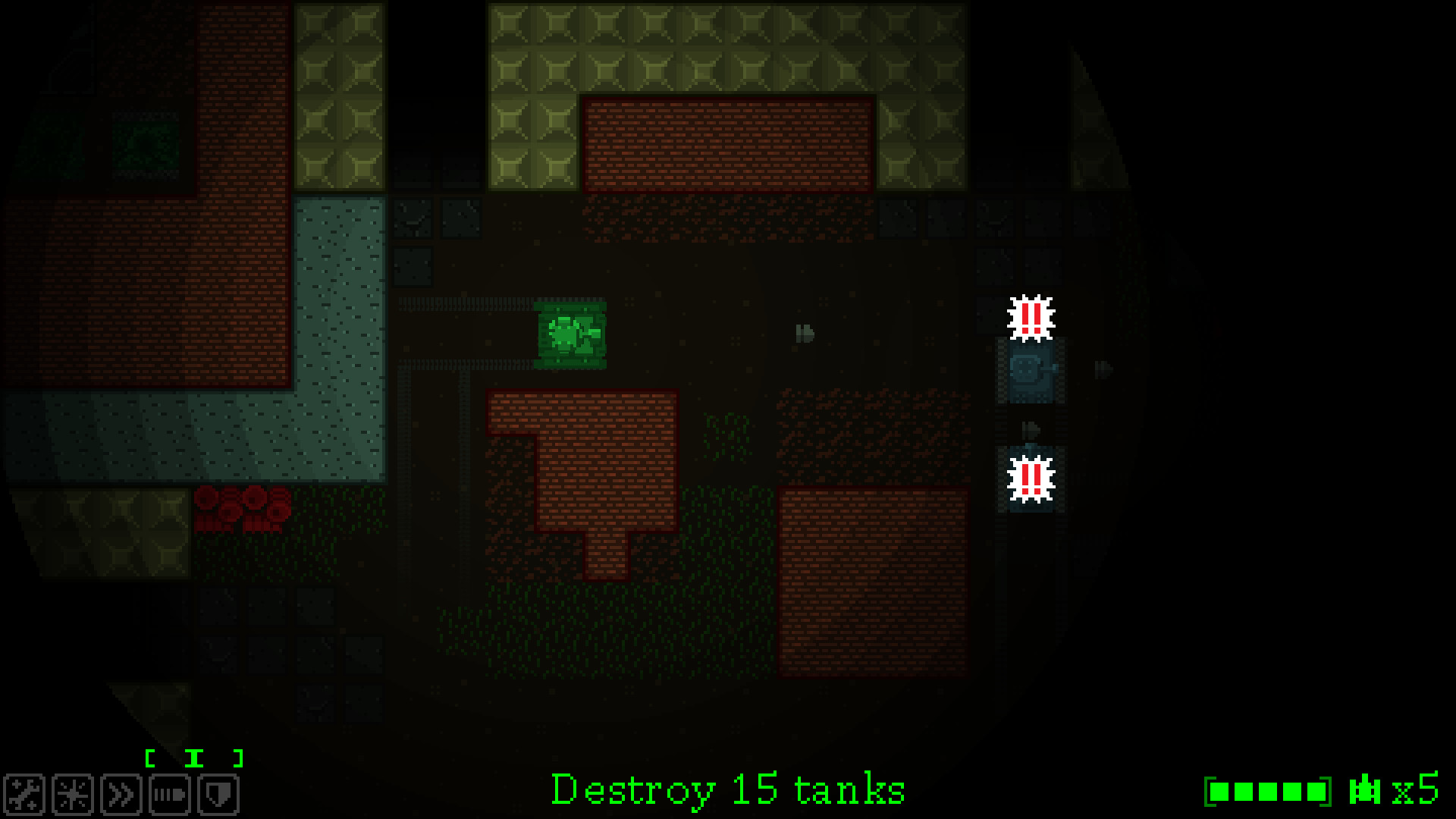The height and width of the screenshot is (819, 1456).
Task: Click the tank lives icon next to x5
Action: click(x=1365, y=790)
